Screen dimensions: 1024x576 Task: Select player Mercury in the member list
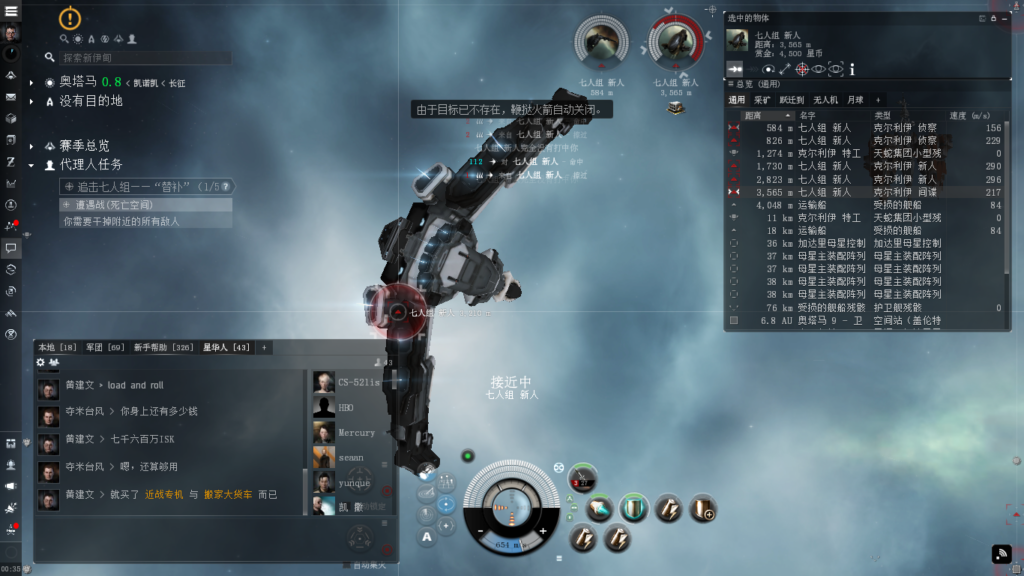356,433
